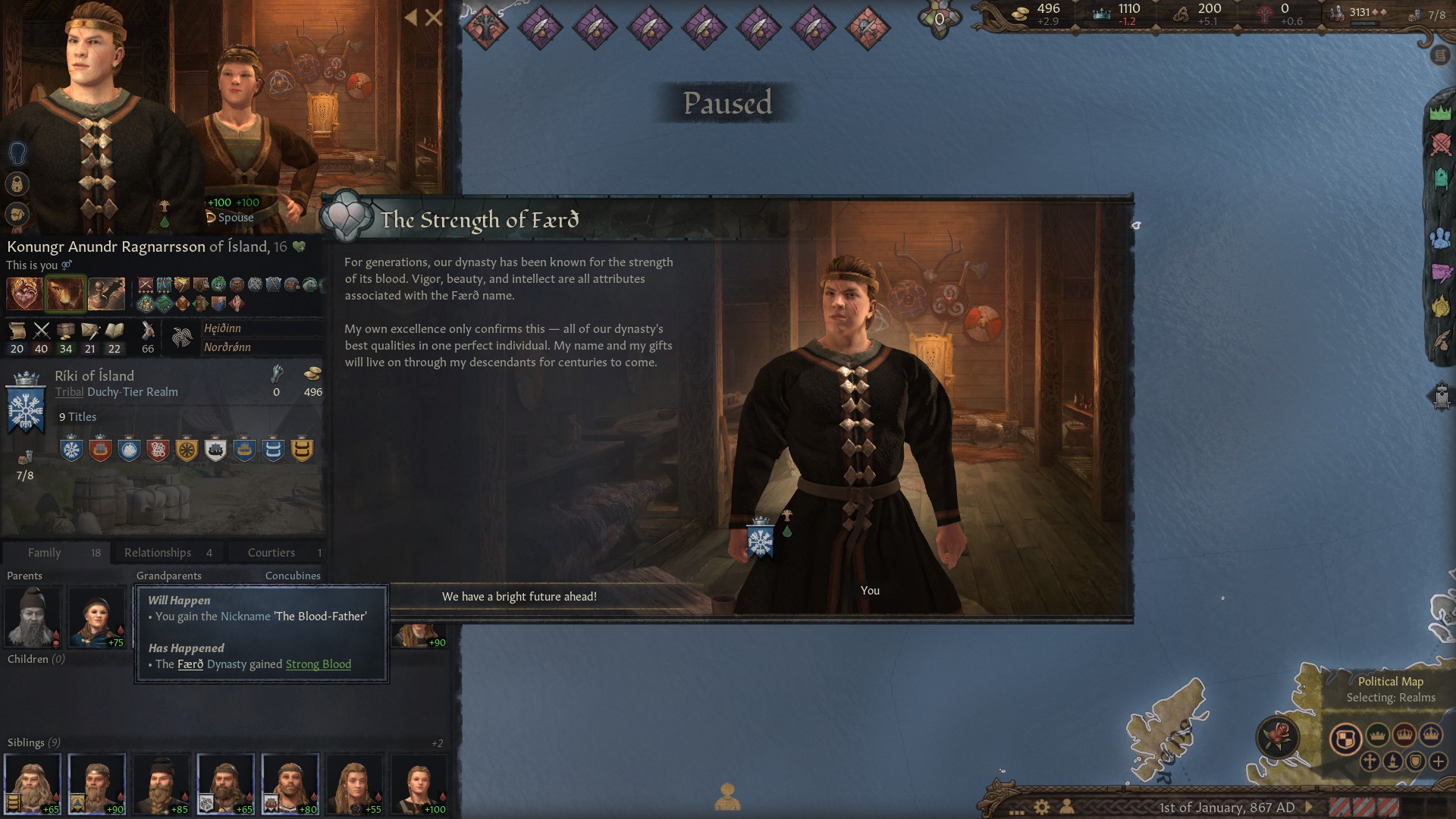Screen dimensions: 1456x819
Task: Click the Strong Blood link in the tooltip
Action: tap(318, 664)
